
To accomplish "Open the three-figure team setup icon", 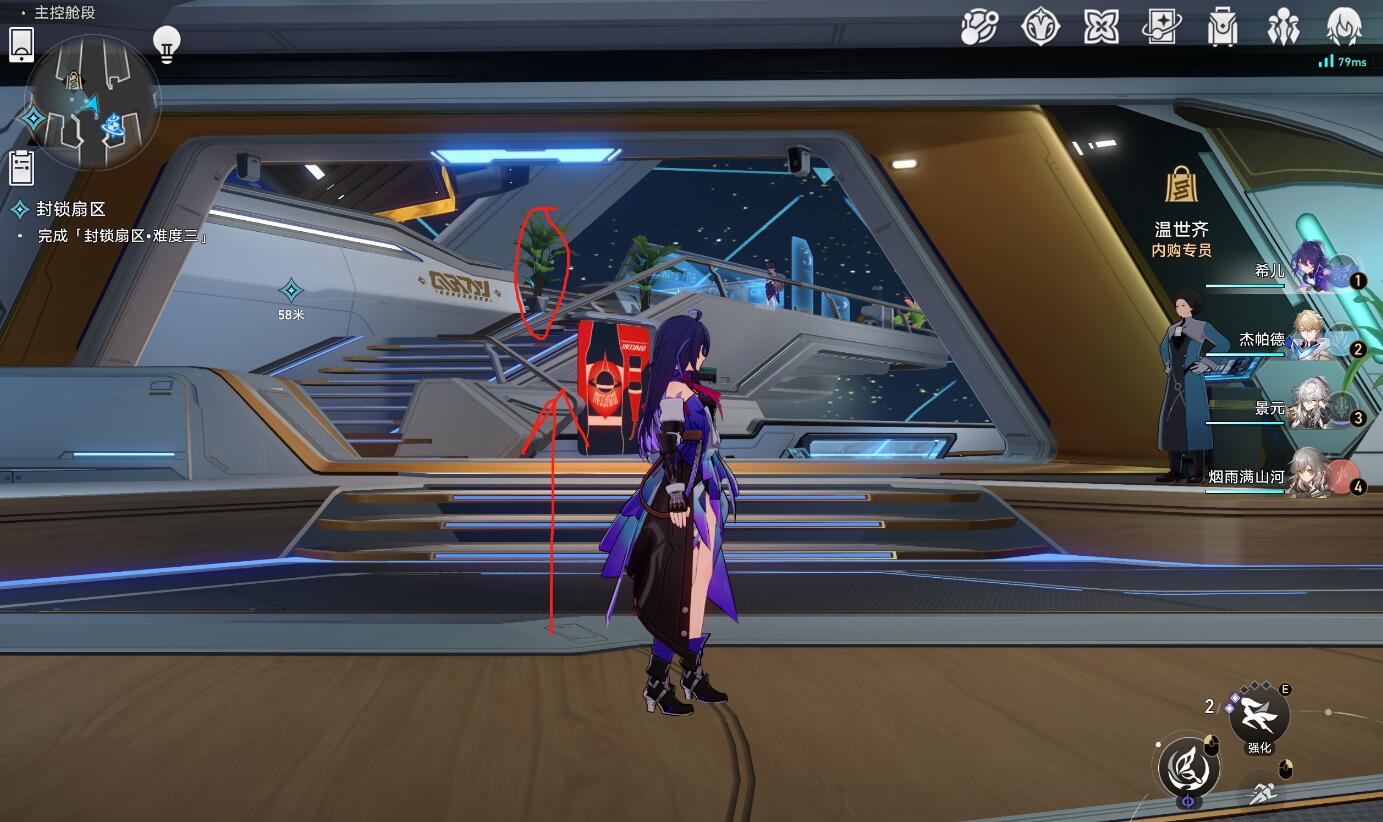I will pos(1283,27).
